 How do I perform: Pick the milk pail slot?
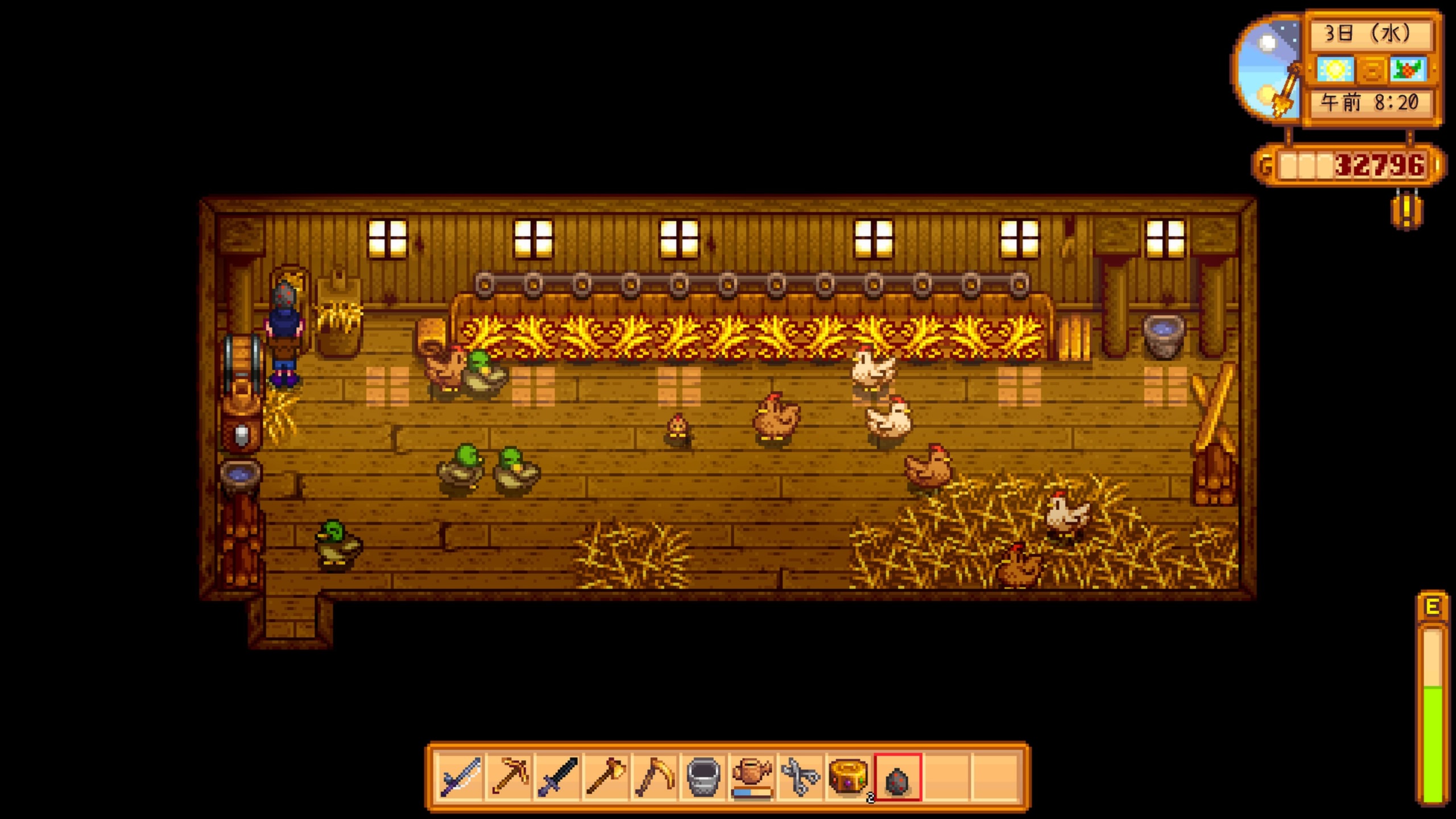[x=704, y=776]
